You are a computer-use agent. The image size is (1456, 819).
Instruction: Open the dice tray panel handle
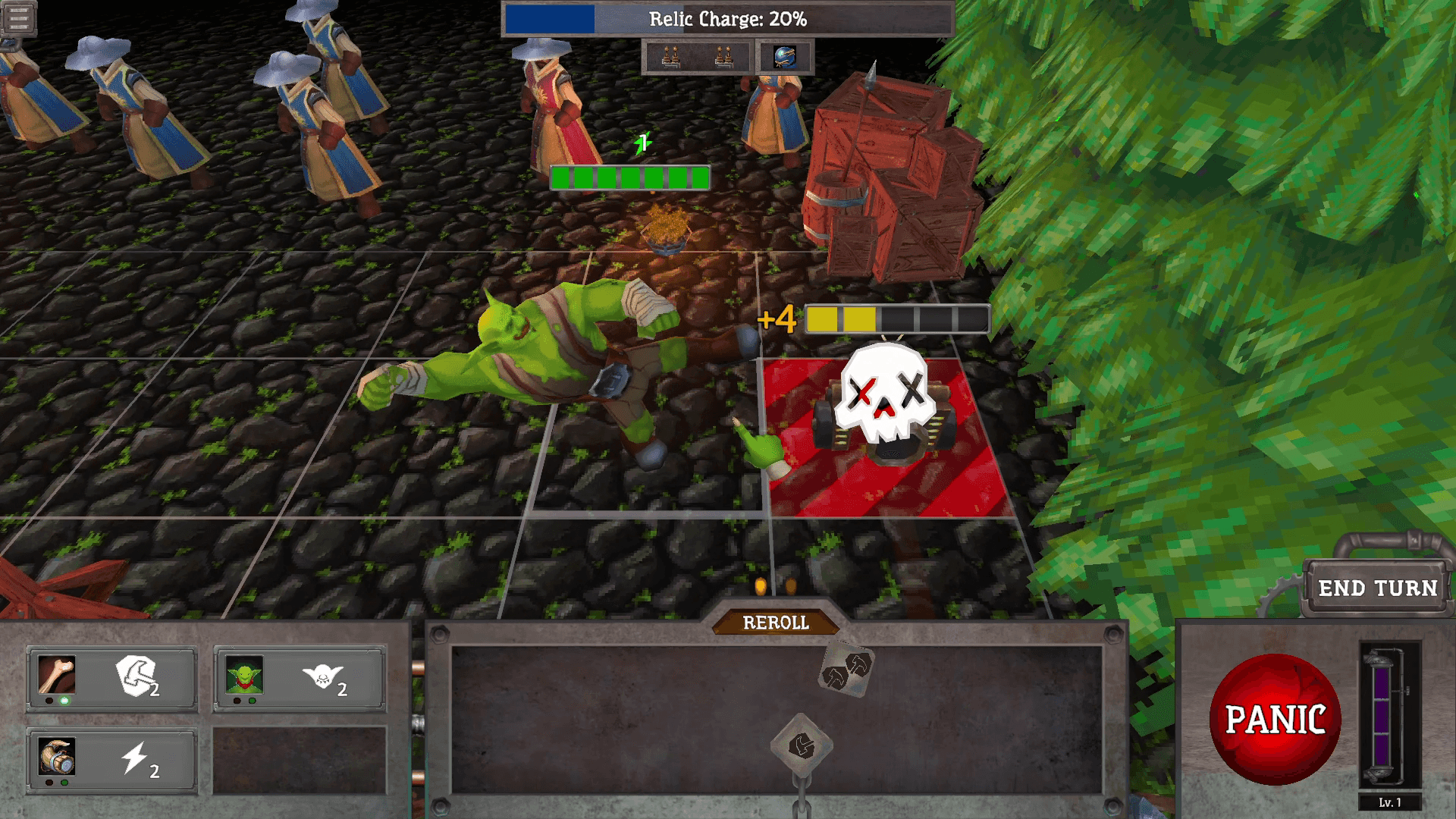(x=775, y=623)
